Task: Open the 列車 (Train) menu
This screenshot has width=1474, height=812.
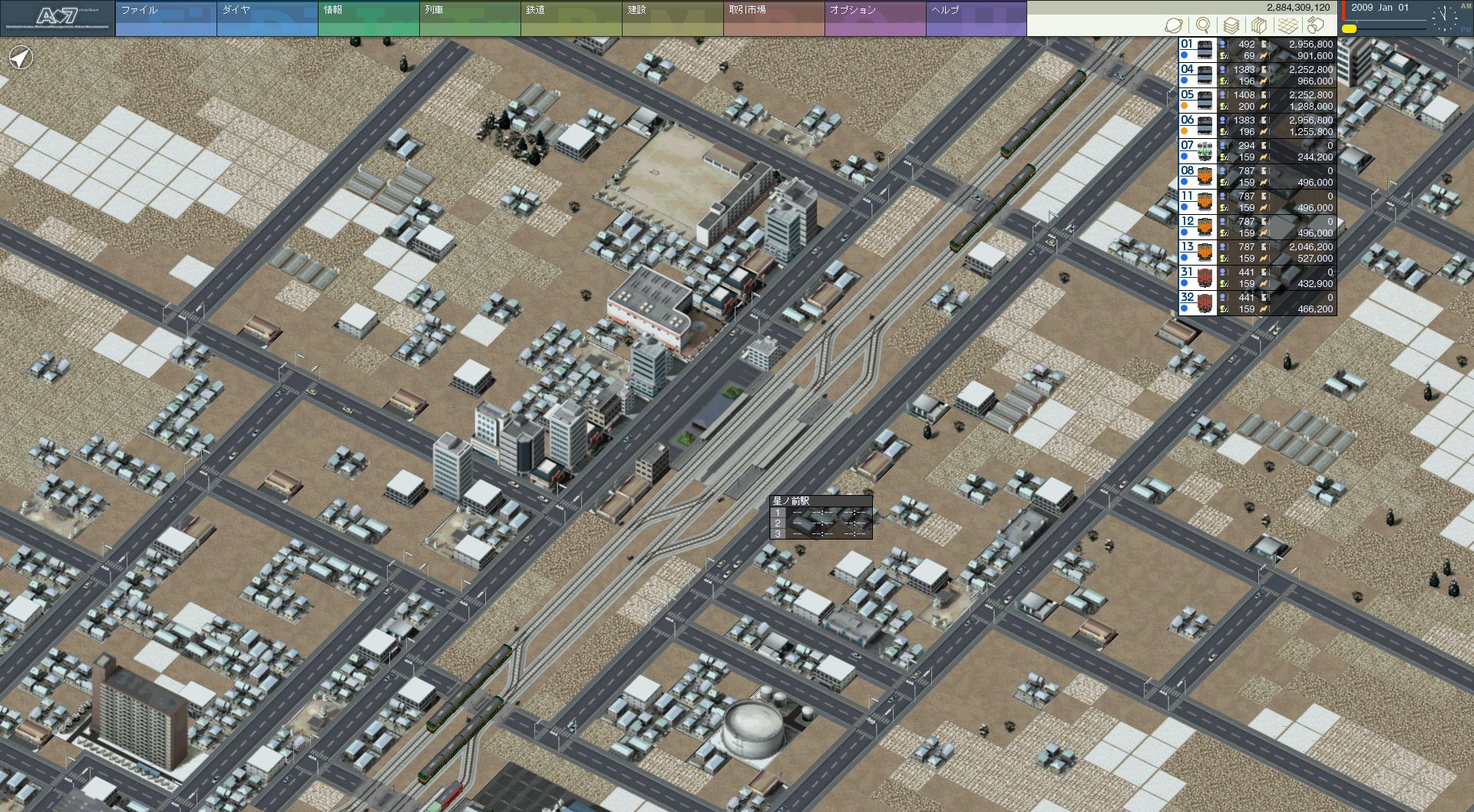Action: tap(469, 18)
